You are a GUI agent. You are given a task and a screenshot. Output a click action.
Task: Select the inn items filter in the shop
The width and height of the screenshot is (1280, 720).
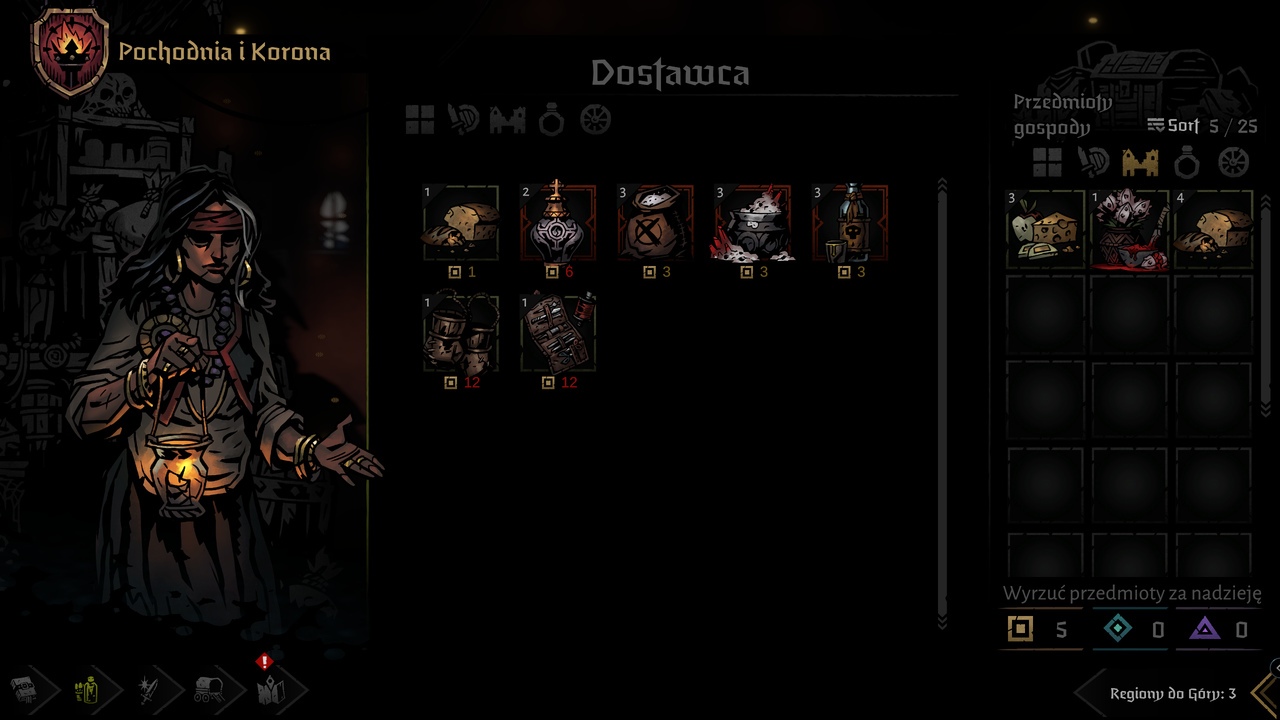coord(505,120)
